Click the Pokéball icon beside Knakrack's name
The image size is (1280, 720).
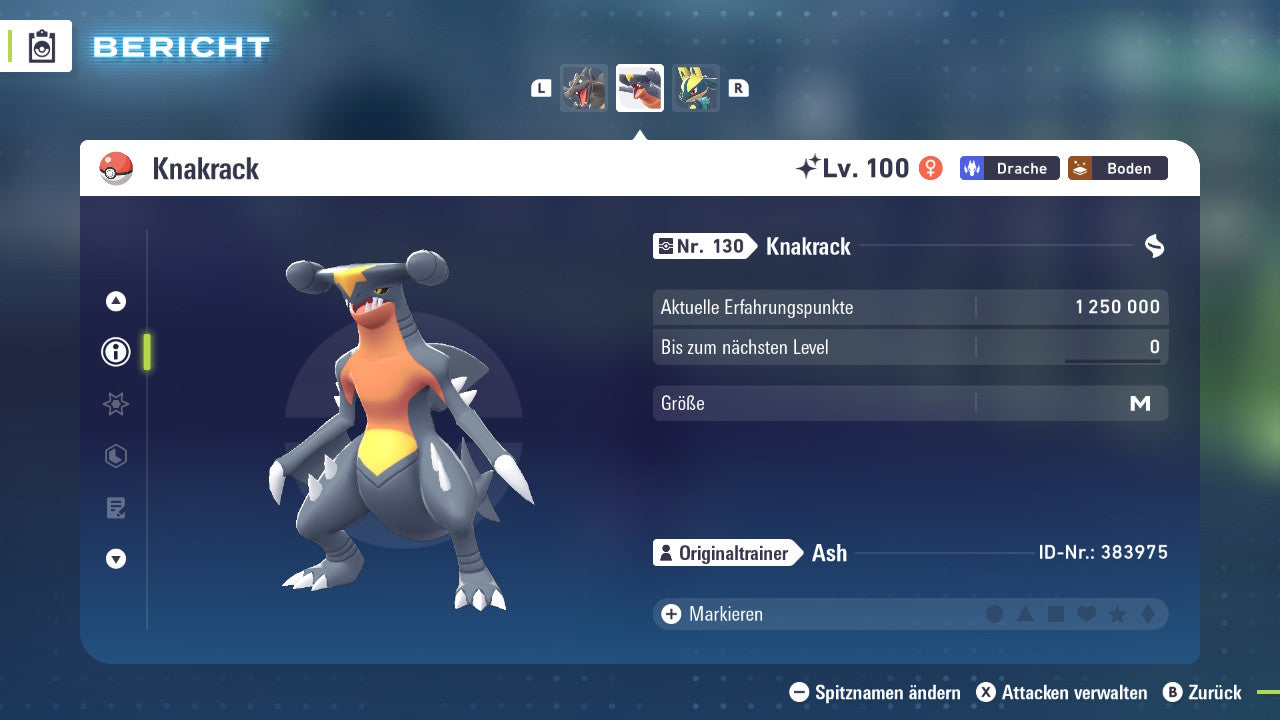(117, 168)
